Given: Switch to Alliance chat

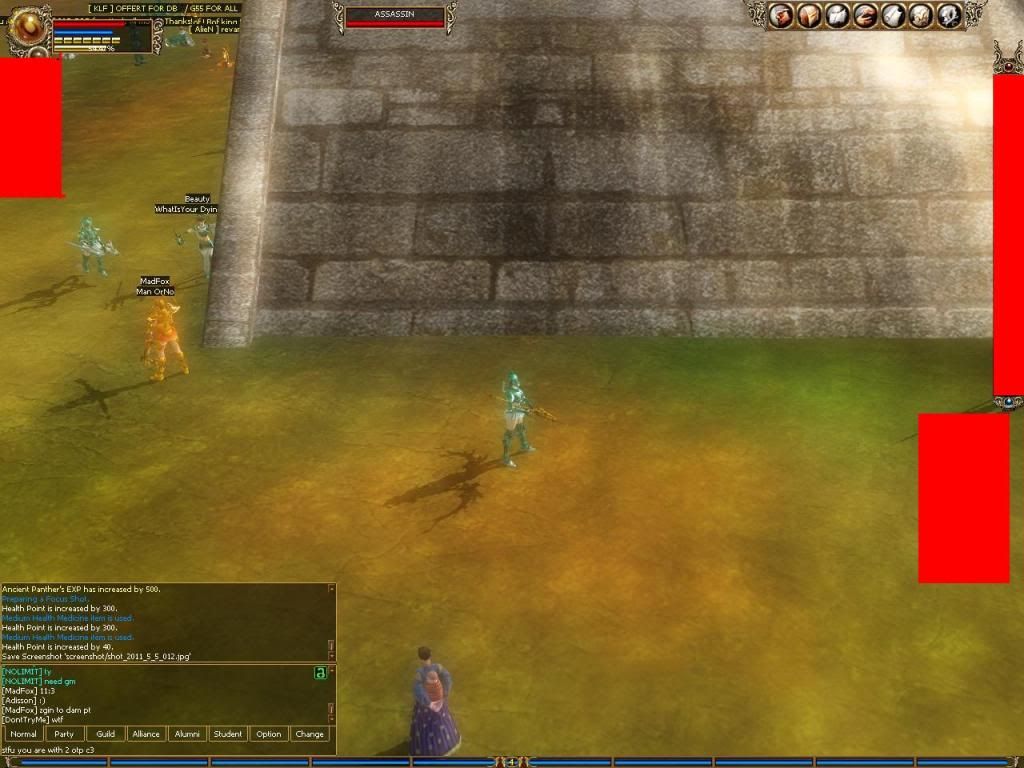Looking at the screenshot, I should click(x=146, y=734).
